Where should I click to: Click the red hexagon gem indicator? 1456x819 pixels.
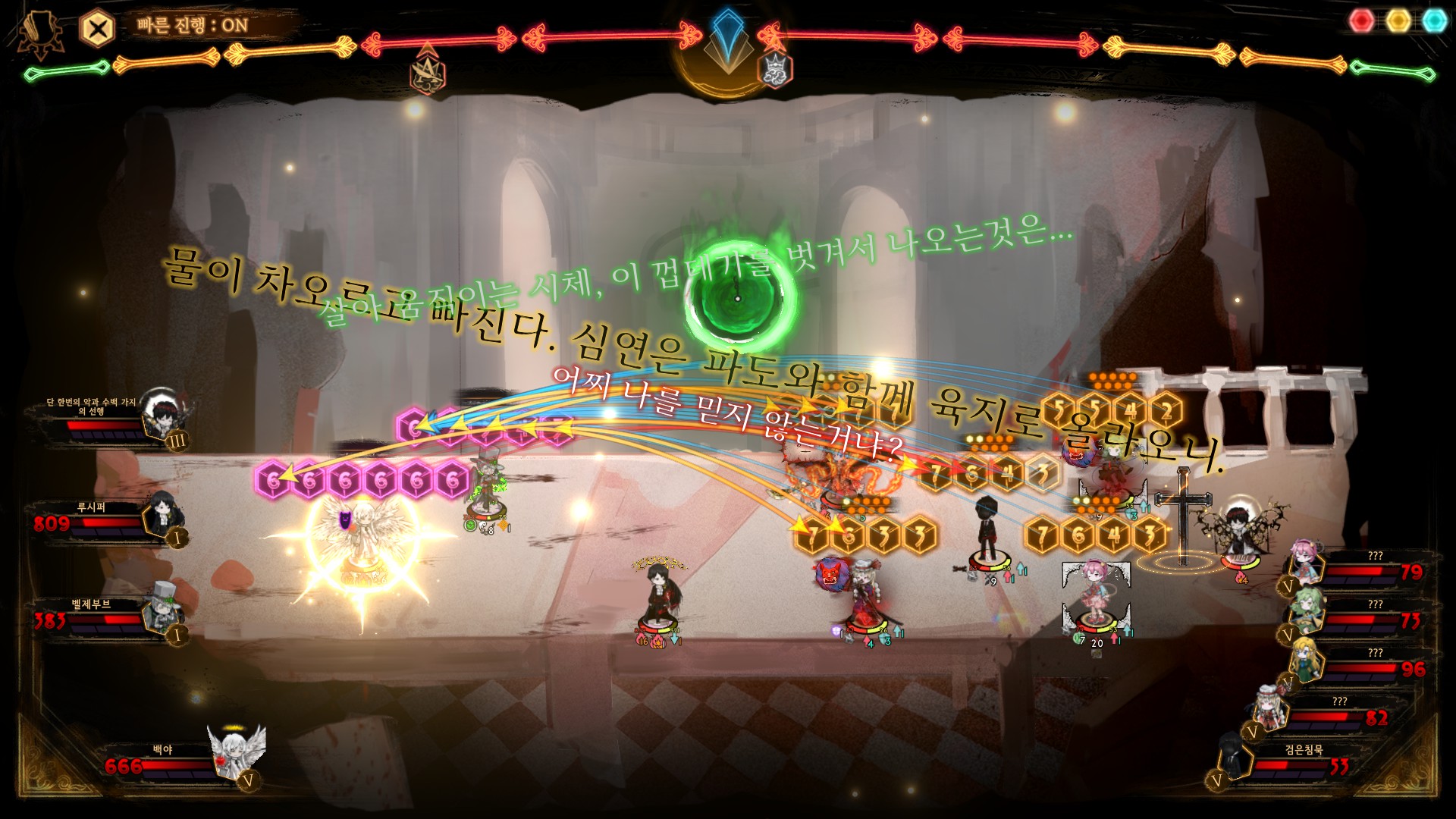tap(1362, 20)
